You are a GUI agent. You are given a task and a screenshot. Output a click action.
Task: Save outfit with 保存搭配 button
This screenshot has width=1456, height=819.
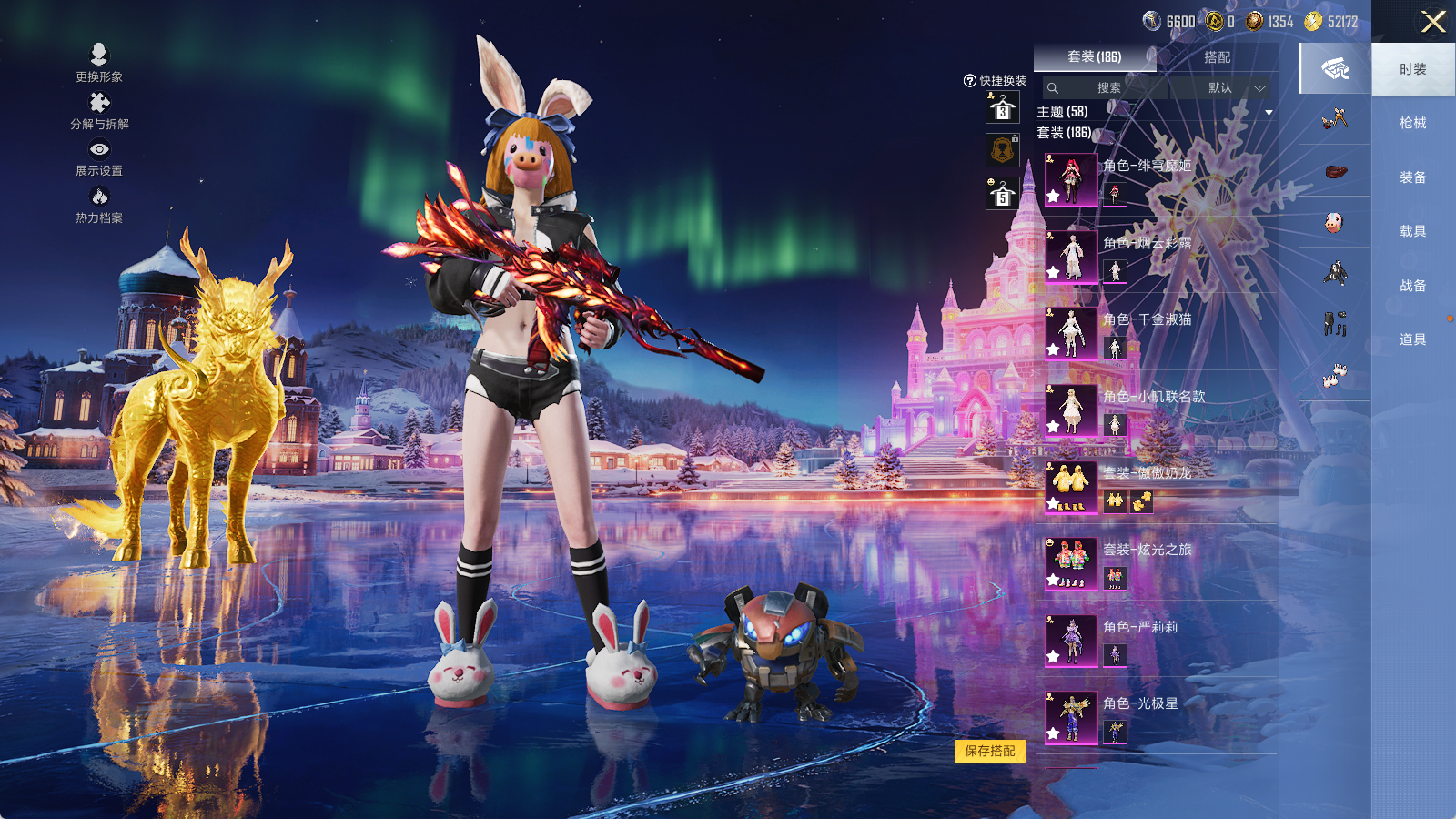click(x=990, y=751)
